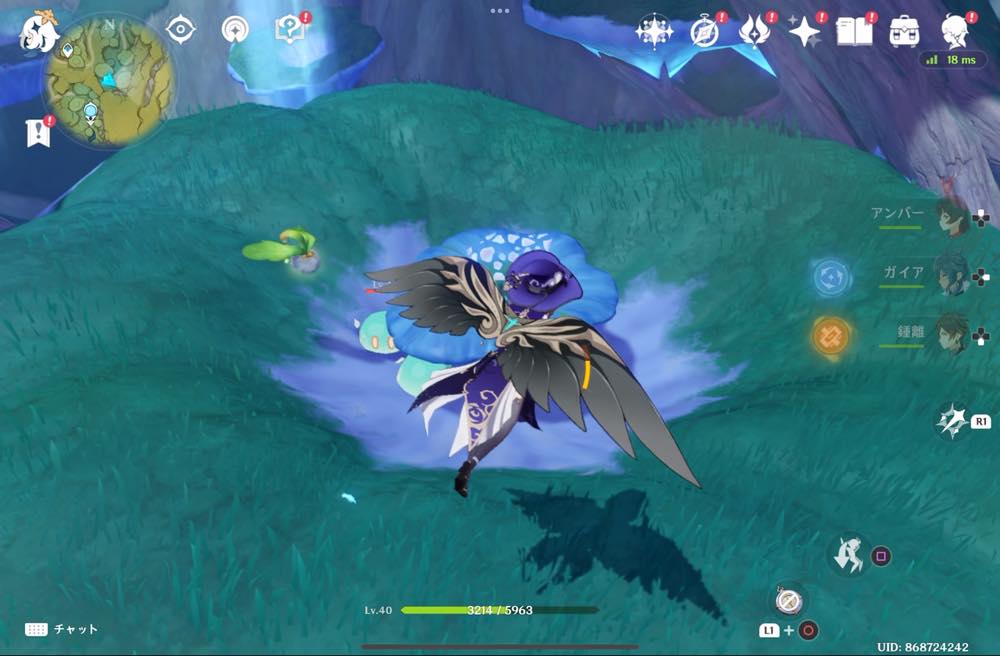Activate the elemental burst star icon
Screen dimensions: 1000x656
(x=952, y=422)
